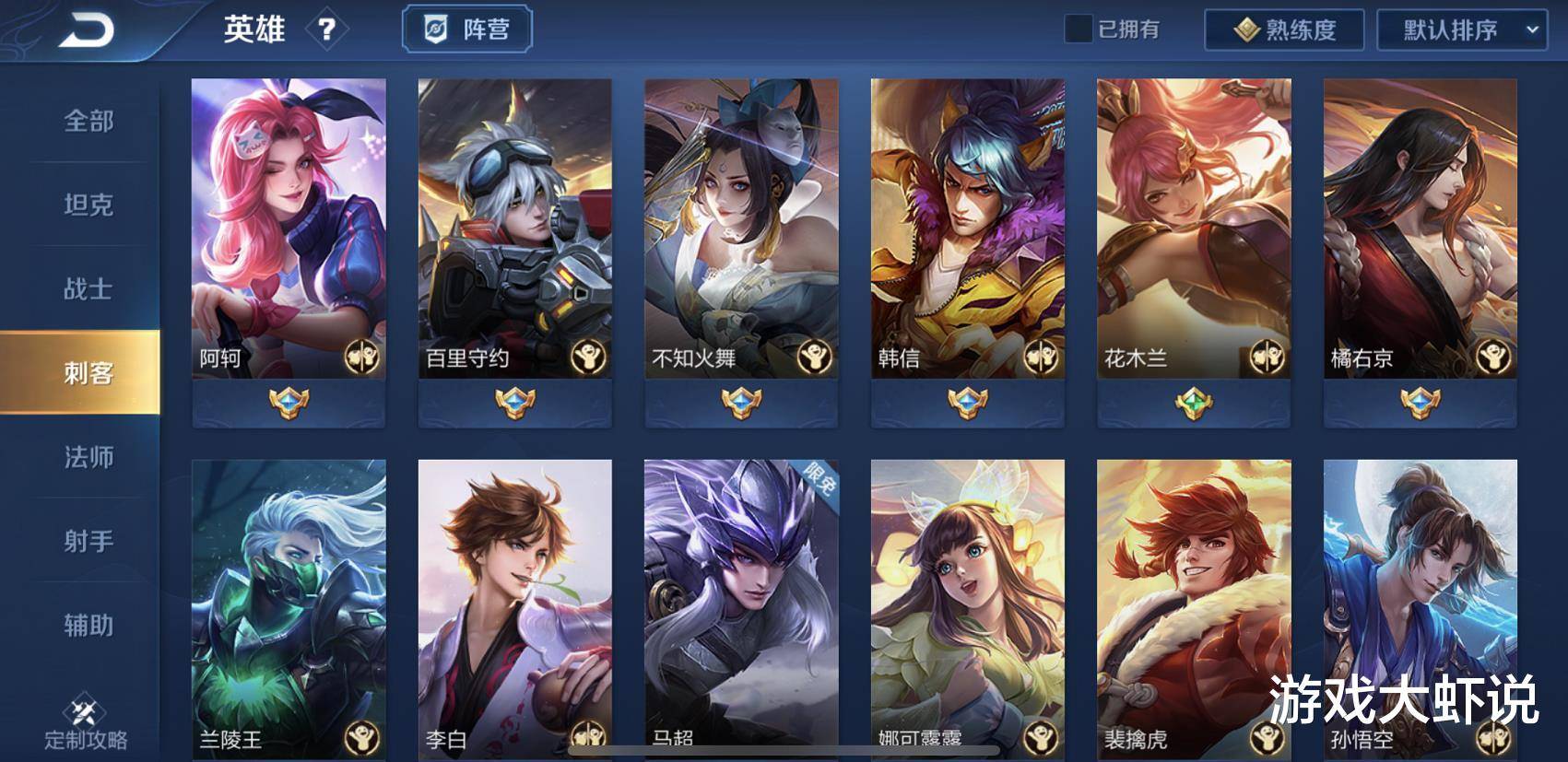The height and width of the screenshot is (762, 1568).
Task: Select the hero card 阿轲
Action: coord(289,229)
